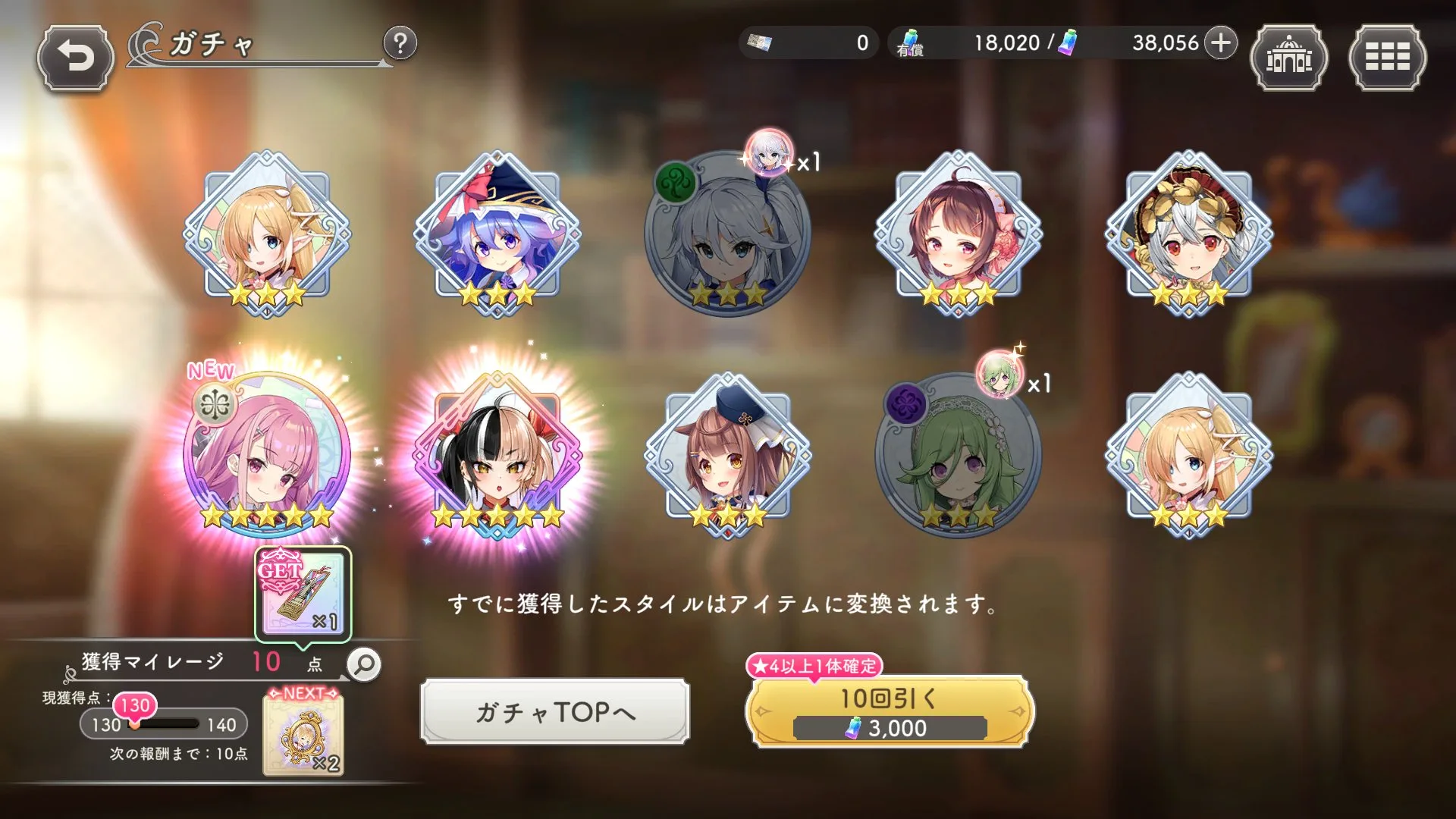Select the brown-haired cat-eared character

728,455
